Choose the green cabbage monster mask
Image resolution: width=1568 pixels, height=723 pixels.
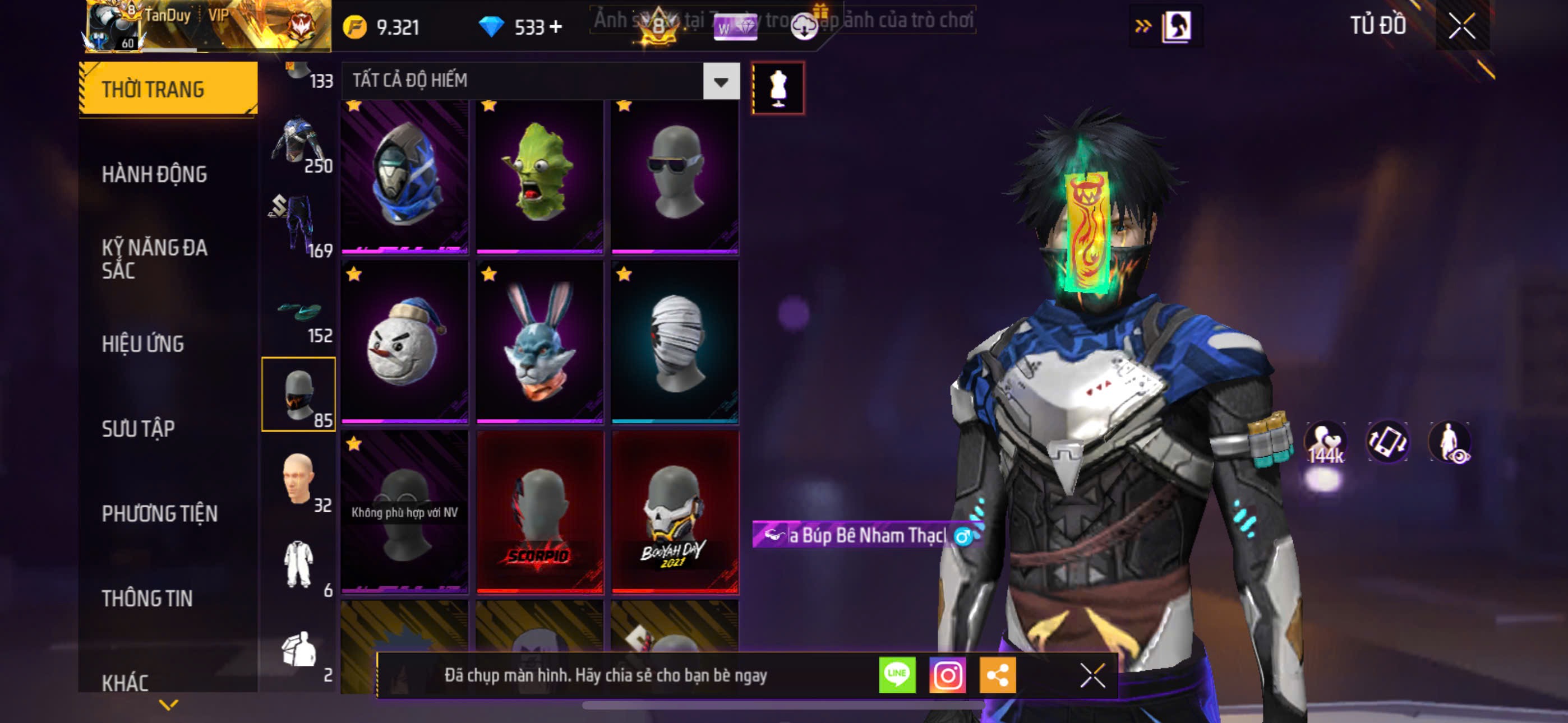click(x=540, y=177)
